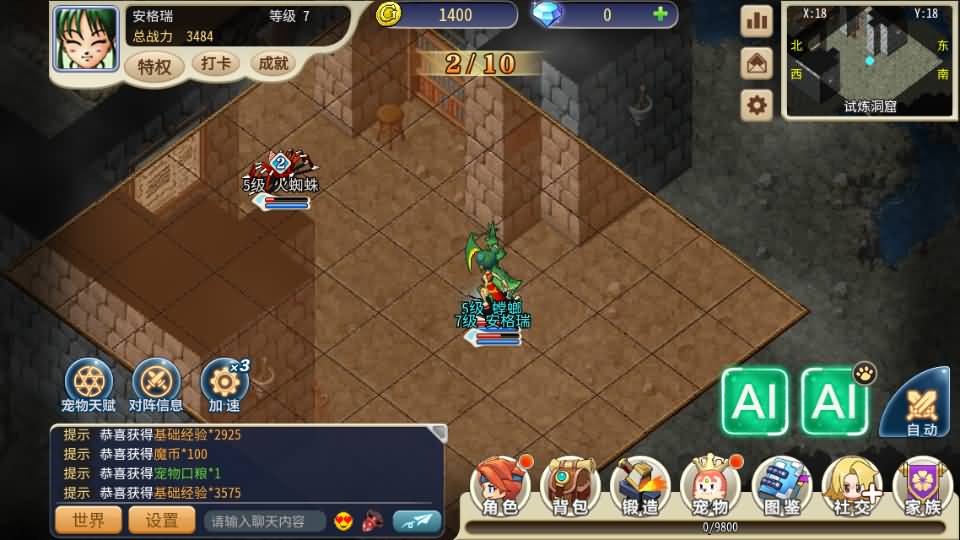
Task: Open the 角色 character menu
Action: click(500, 487)
